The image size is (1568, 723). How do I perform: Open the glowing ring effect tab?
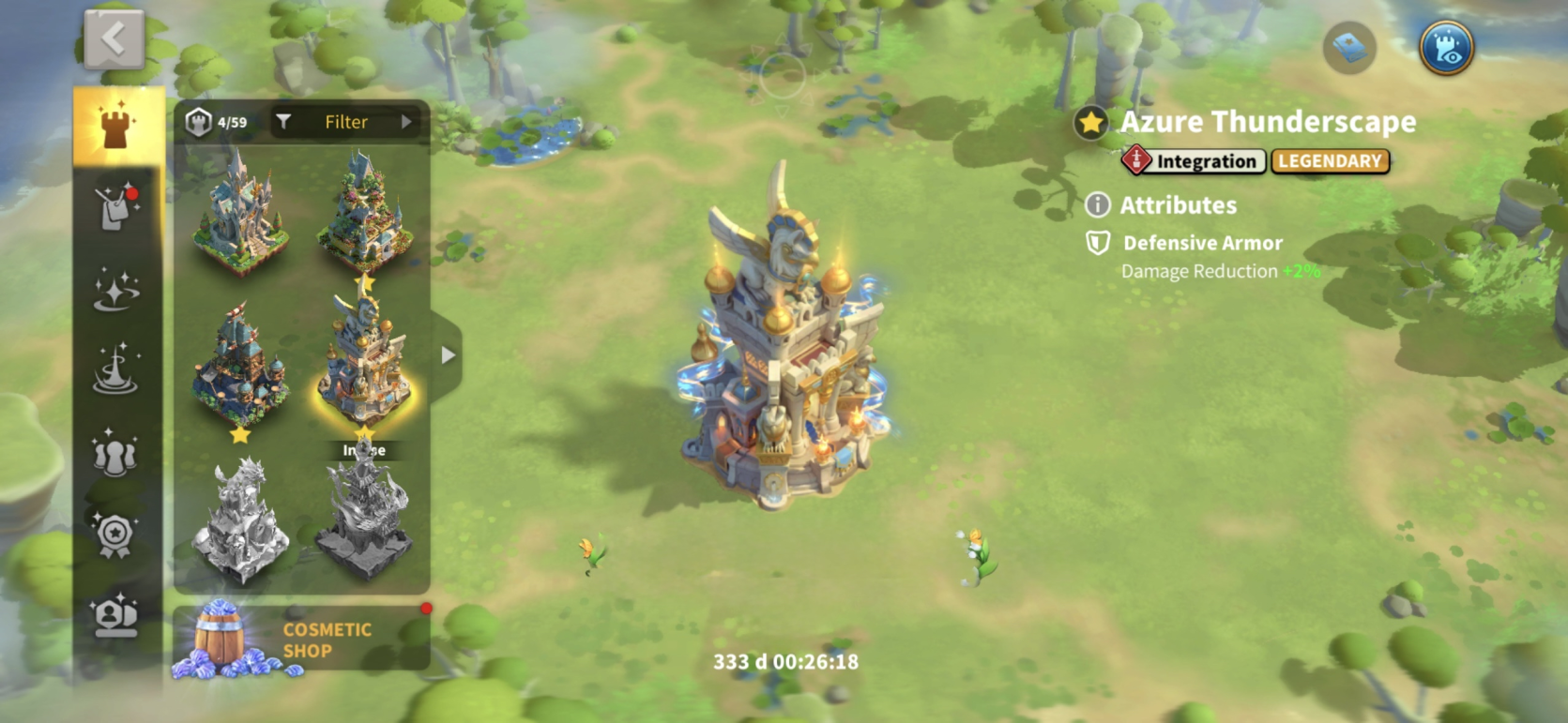[116, 369]
